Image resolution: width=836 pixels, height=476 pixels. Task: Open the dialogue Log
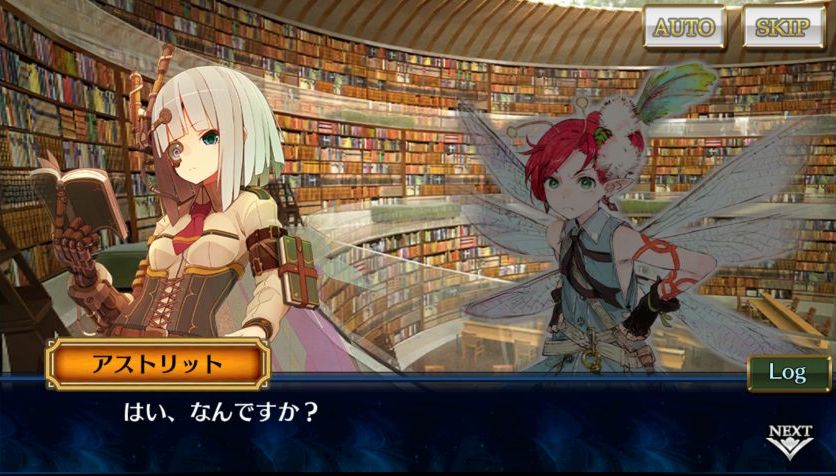pos(787,372)
